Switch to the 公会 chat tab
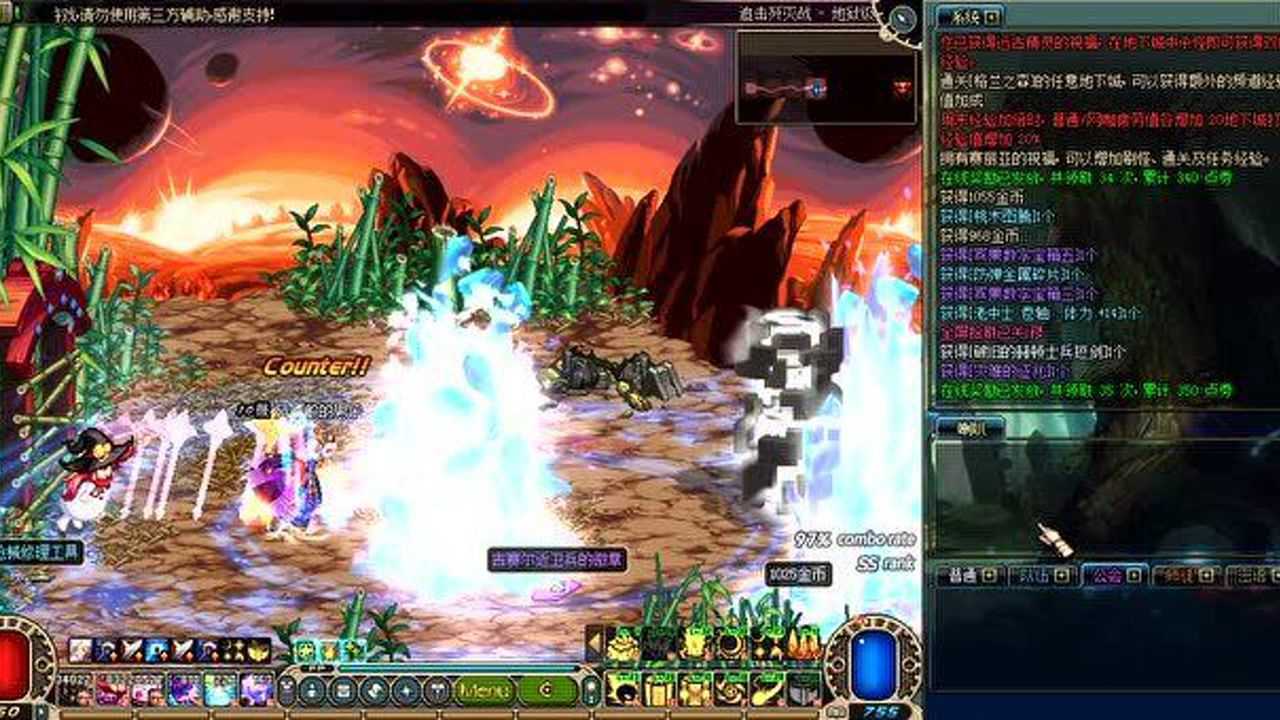Image resolution: width=1280 pixels, height=720 pixels. (1105, 576)
